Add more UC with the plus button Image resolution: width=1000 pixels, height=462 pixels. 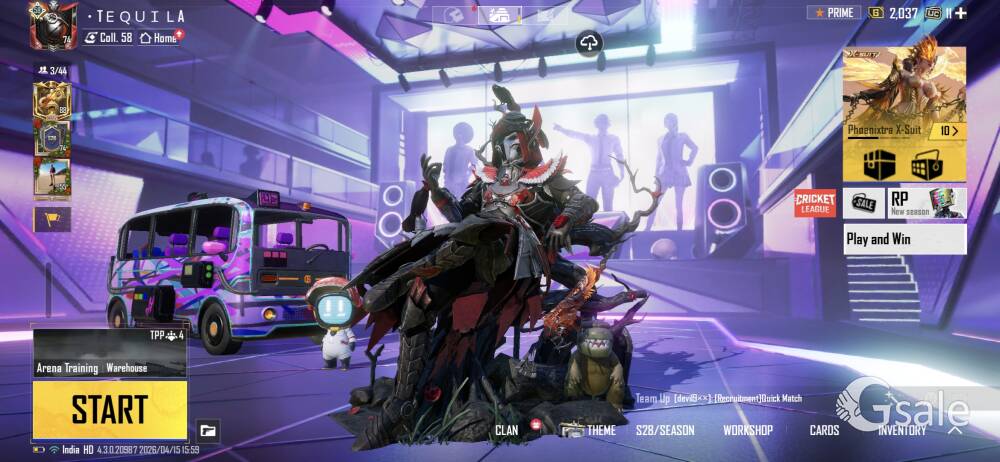pos(960,13)
